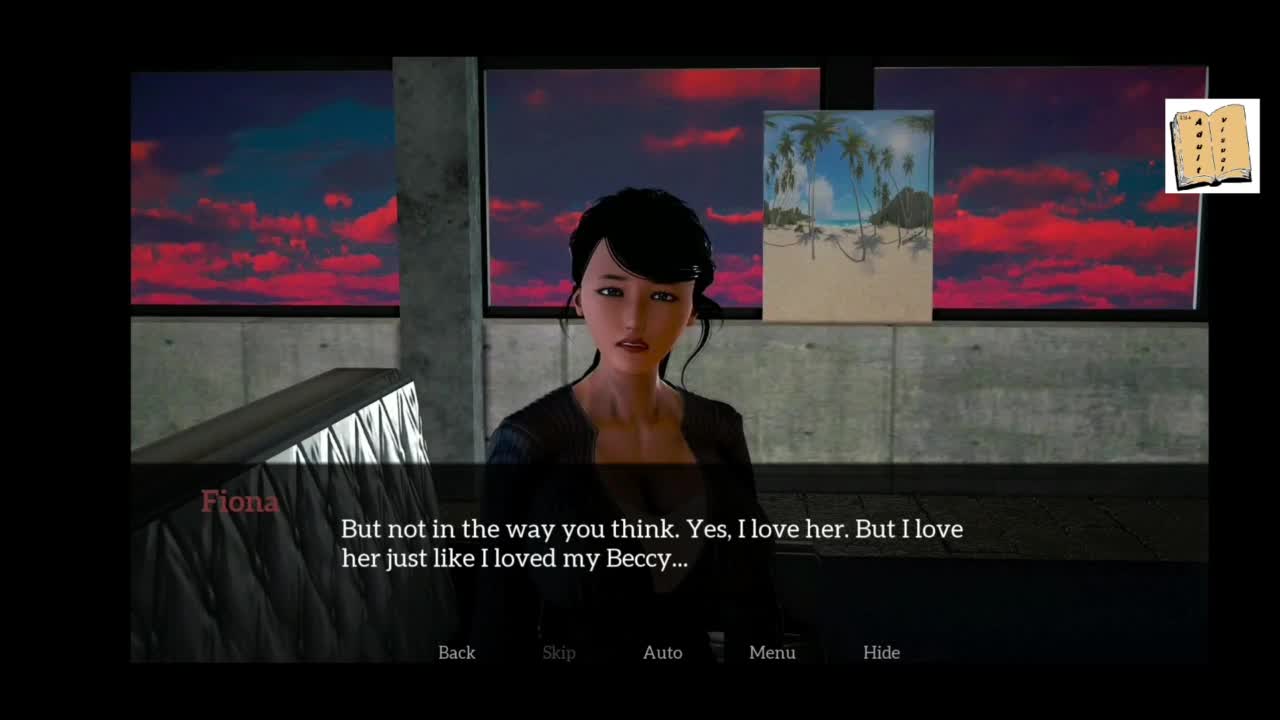Hide the dialogue text box
This screenshot has height=720, width=1280.
coord(881,652)
